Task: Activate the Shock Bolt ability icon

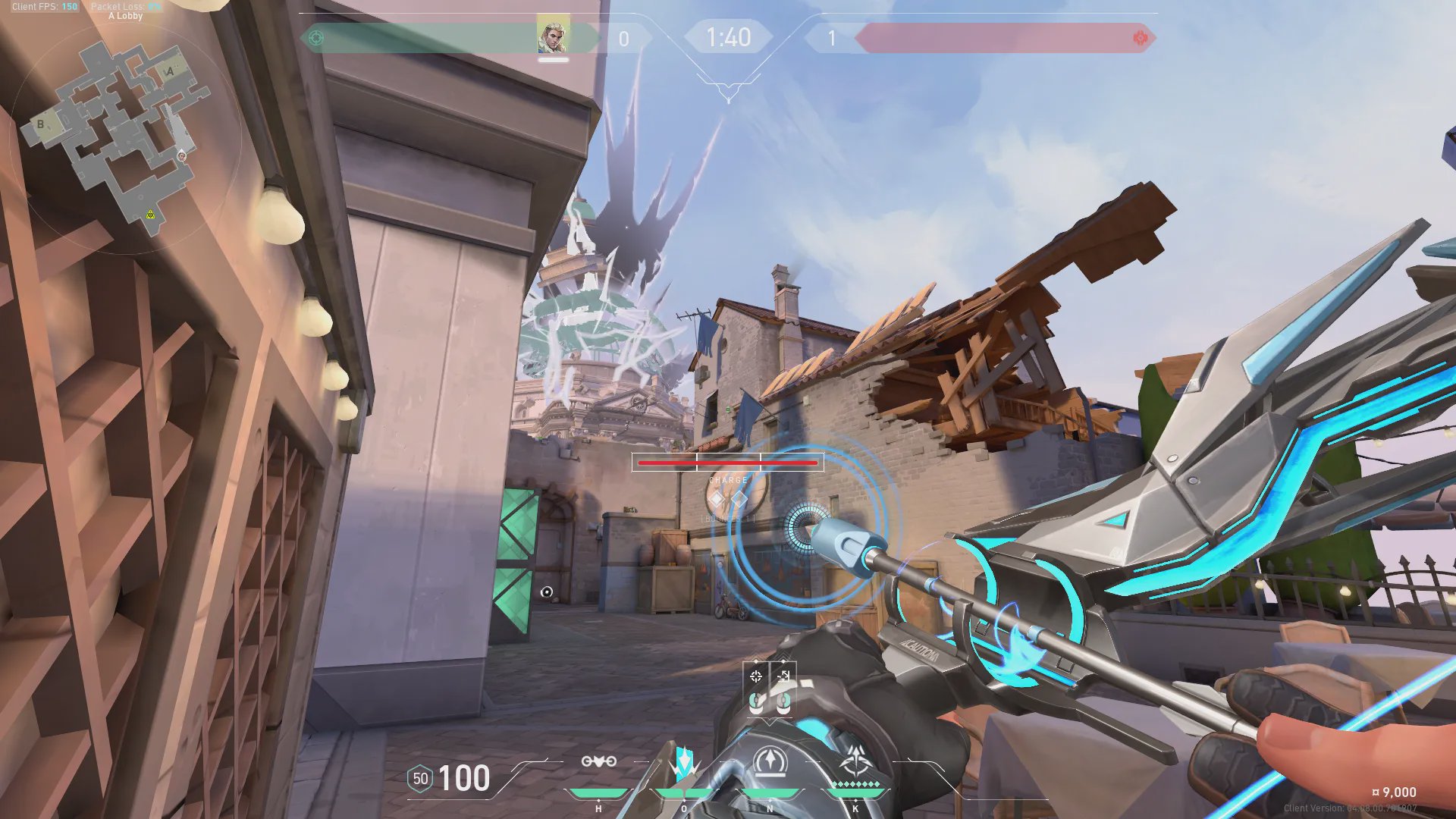Action: coord(684,762)
